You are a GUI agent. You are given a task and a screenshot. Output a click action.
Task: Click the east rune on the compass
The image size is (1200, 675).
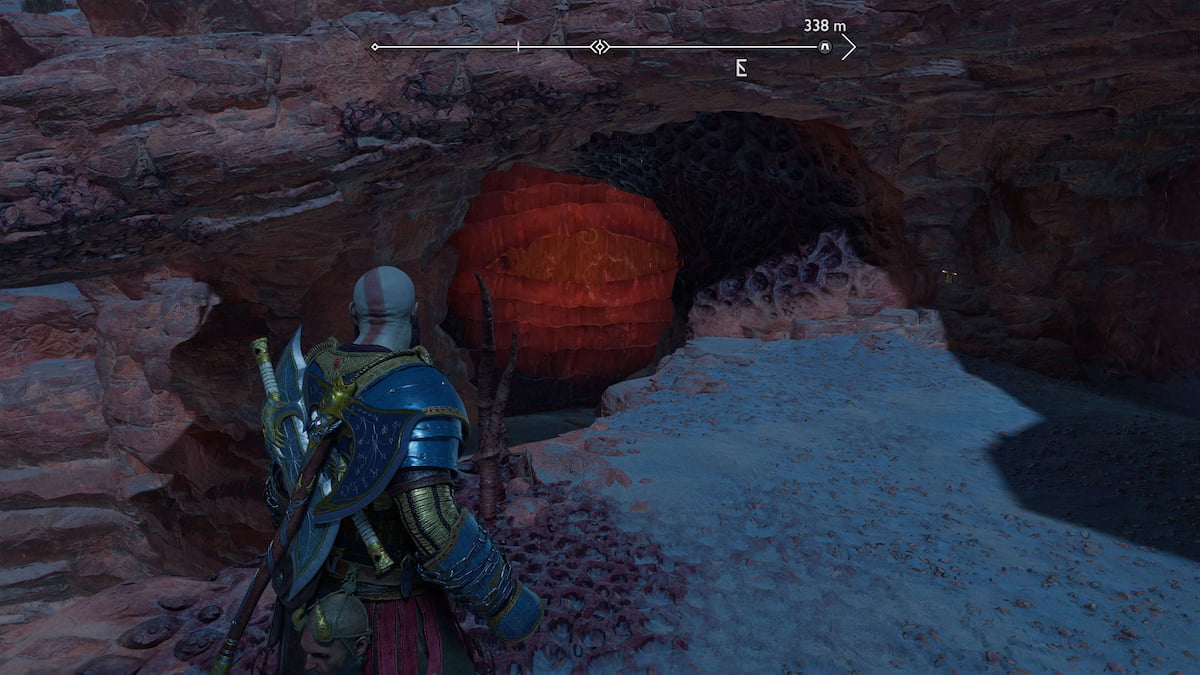pyautogui.click(x=742, y=68)
